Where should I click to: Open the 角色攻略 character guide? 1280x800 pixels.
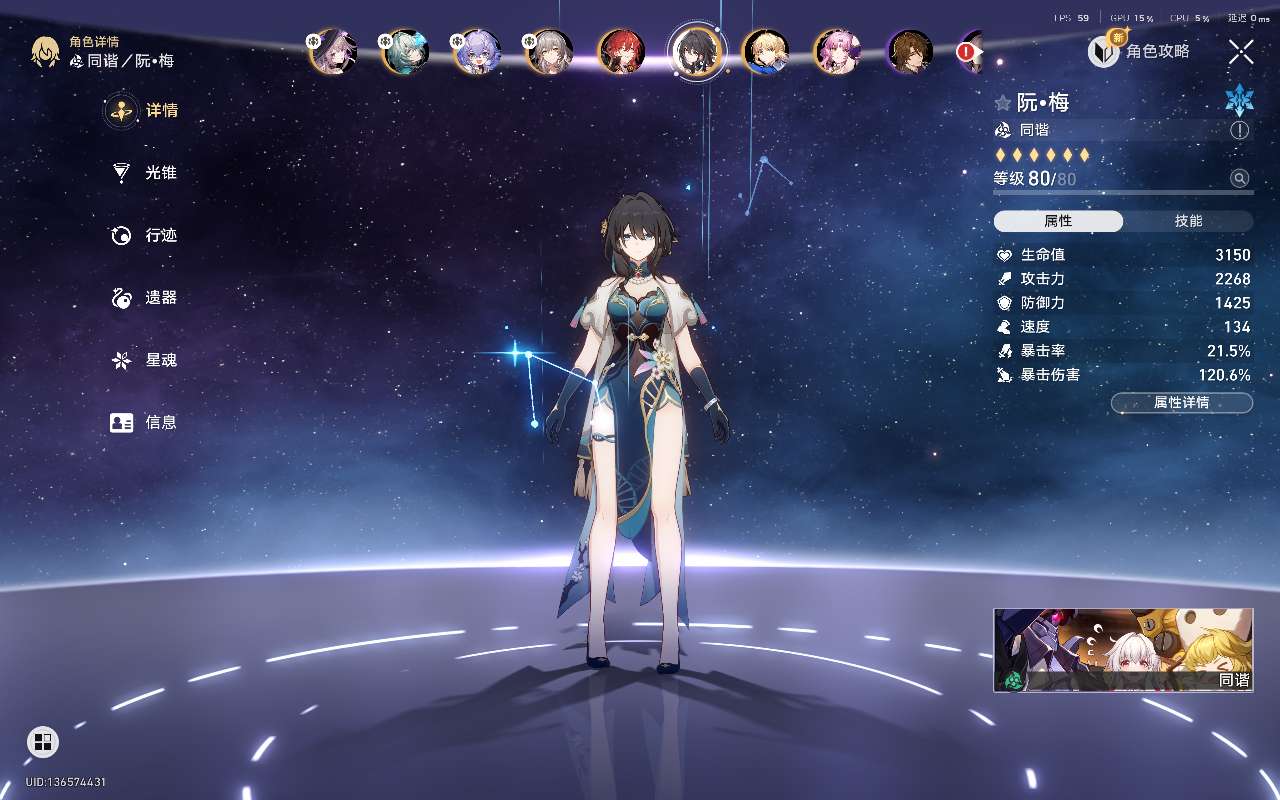click(1140, 51)
